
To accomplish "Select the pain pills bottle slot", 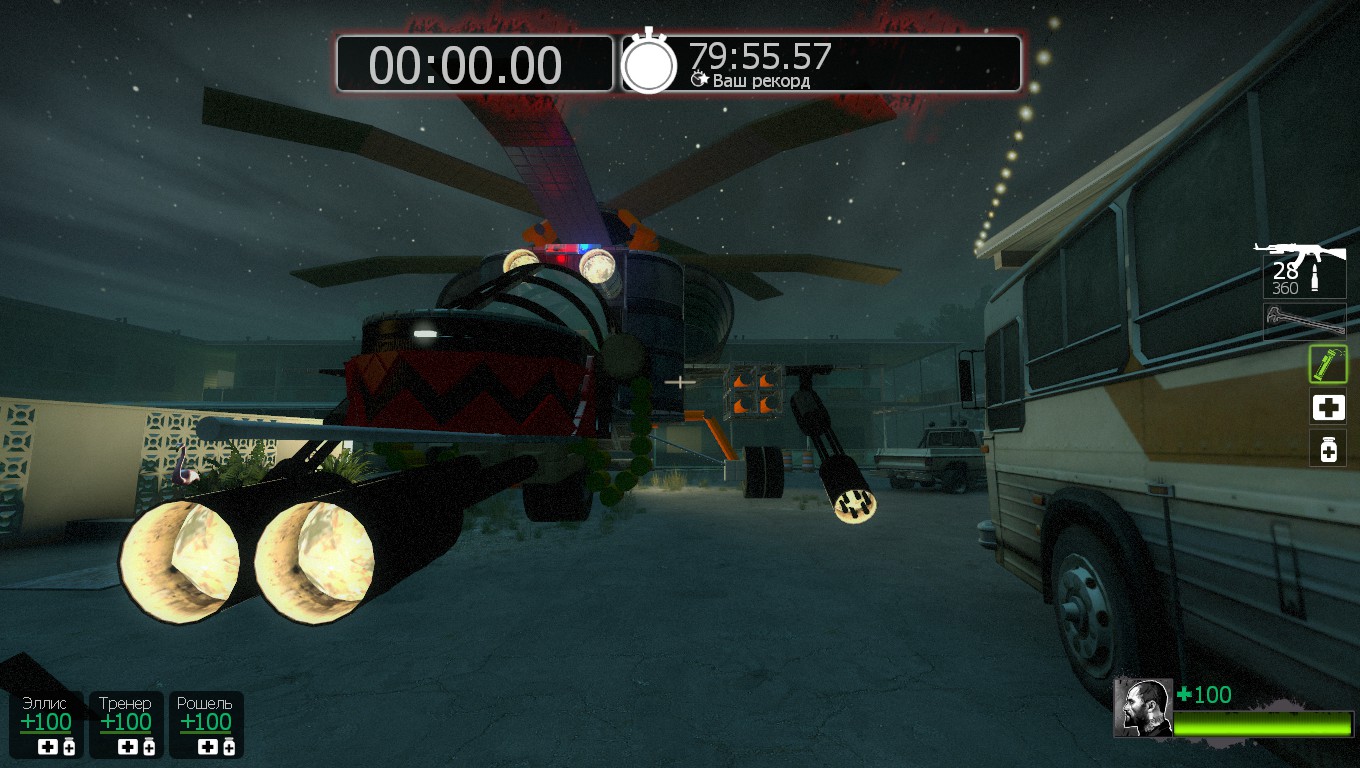I will pyautogui.click(x=1328, y=450).
